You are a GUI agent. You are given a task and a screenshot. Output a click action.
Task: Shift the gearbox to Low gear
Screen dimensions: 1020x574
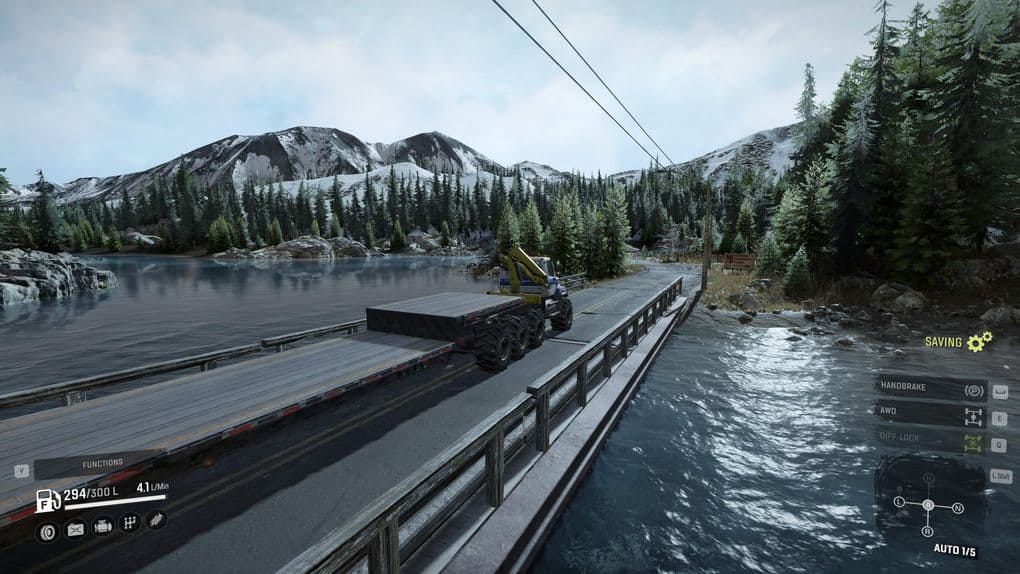click(899, 502)
